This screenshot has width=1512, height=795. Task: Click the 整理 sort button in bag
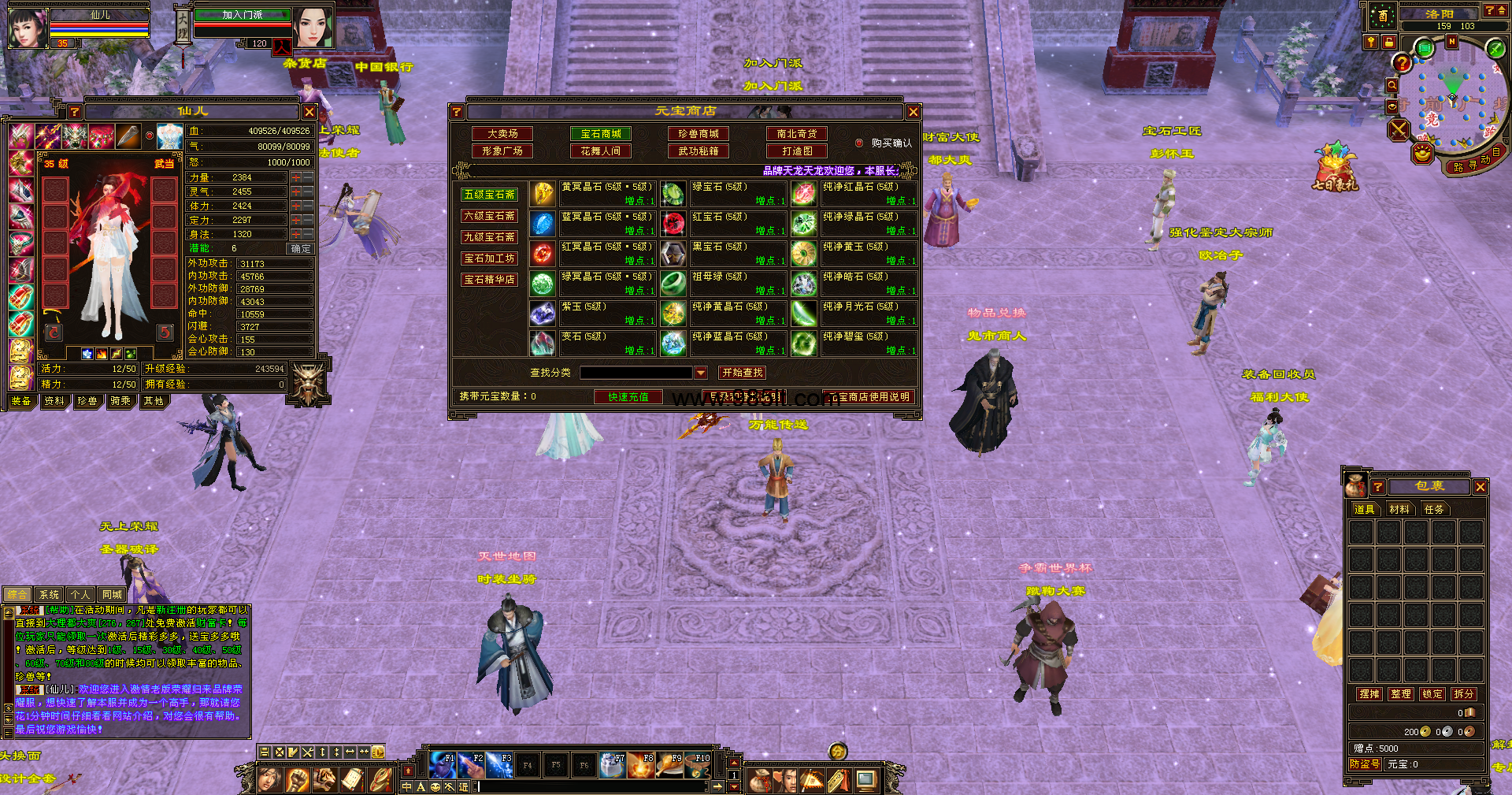coord(1401,694)
